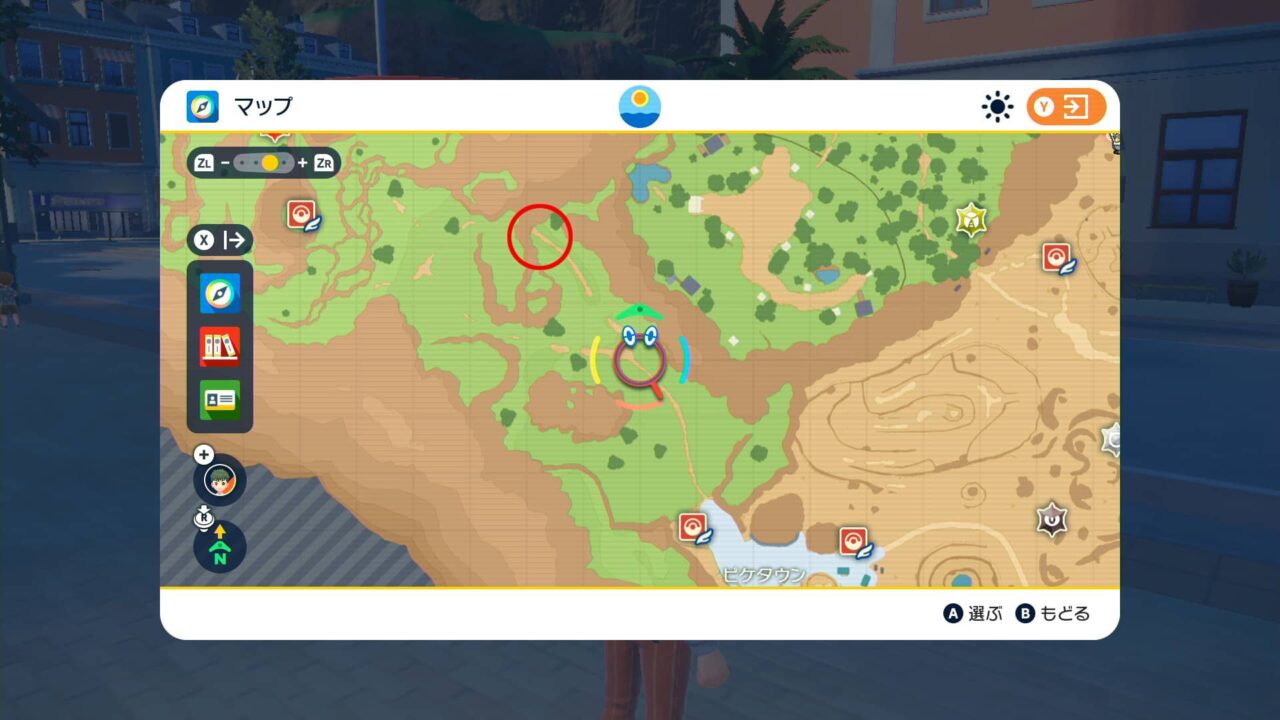Click the red circle destination marker on the map
This screenshot has width=1280, height=720.
point(539,237)
